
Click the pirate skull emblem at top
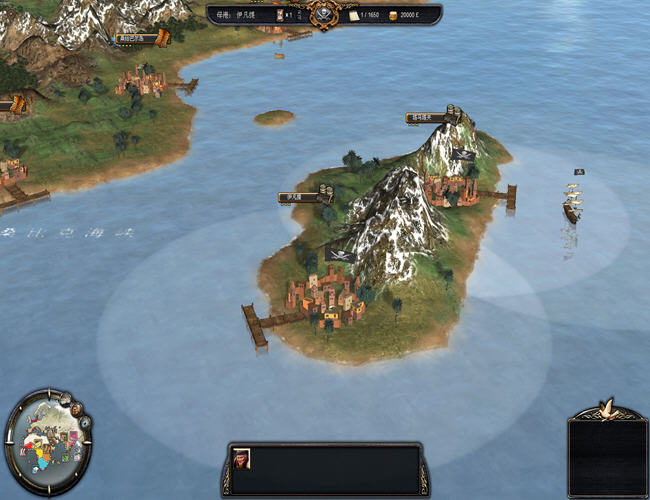323,14
